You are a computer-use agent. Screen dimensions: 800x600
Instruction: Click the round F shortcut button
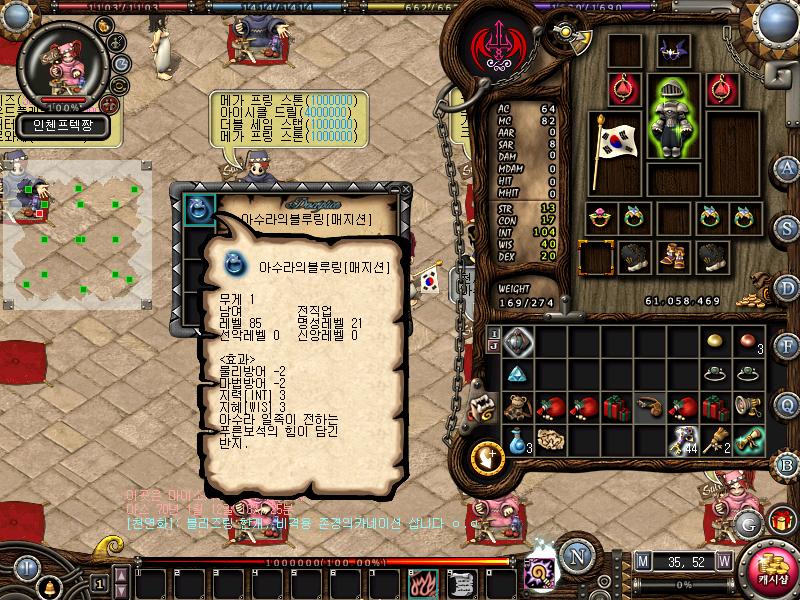point(788,346)
